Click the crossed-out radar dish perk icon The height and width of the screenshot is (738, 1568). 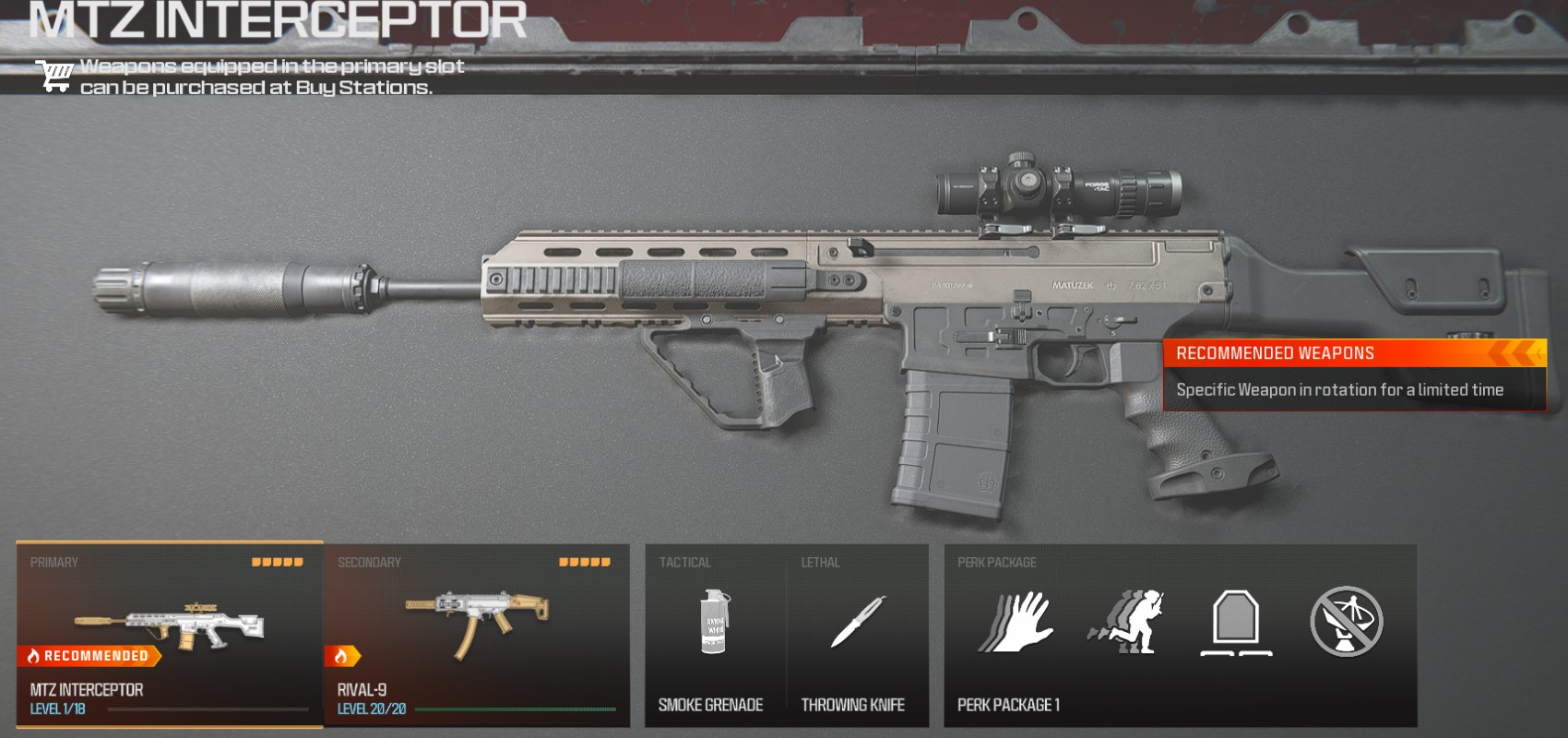point(1347,623)
